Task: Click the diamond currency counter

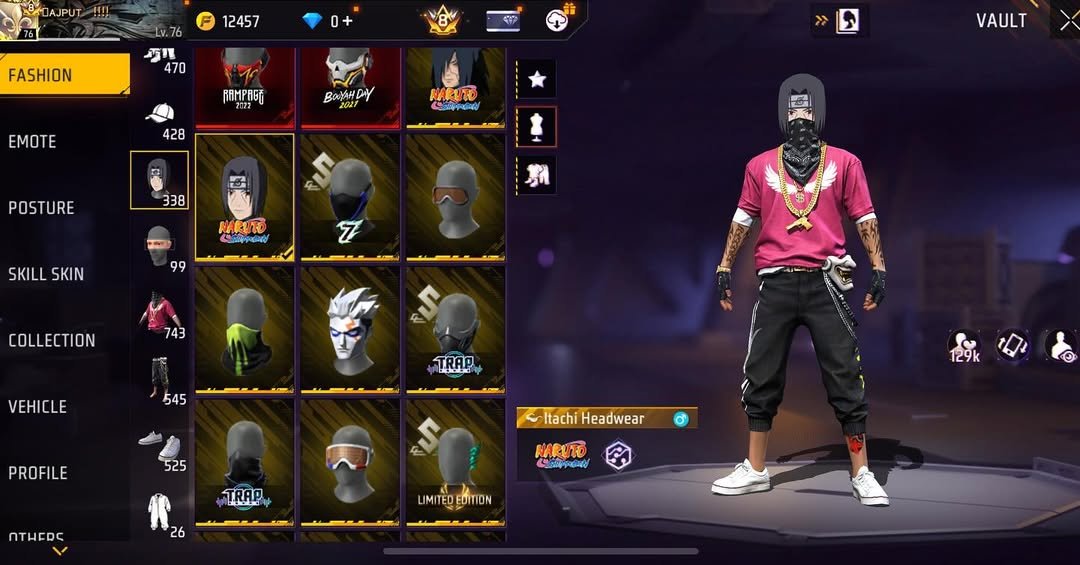Action: [x=327, y=21]
